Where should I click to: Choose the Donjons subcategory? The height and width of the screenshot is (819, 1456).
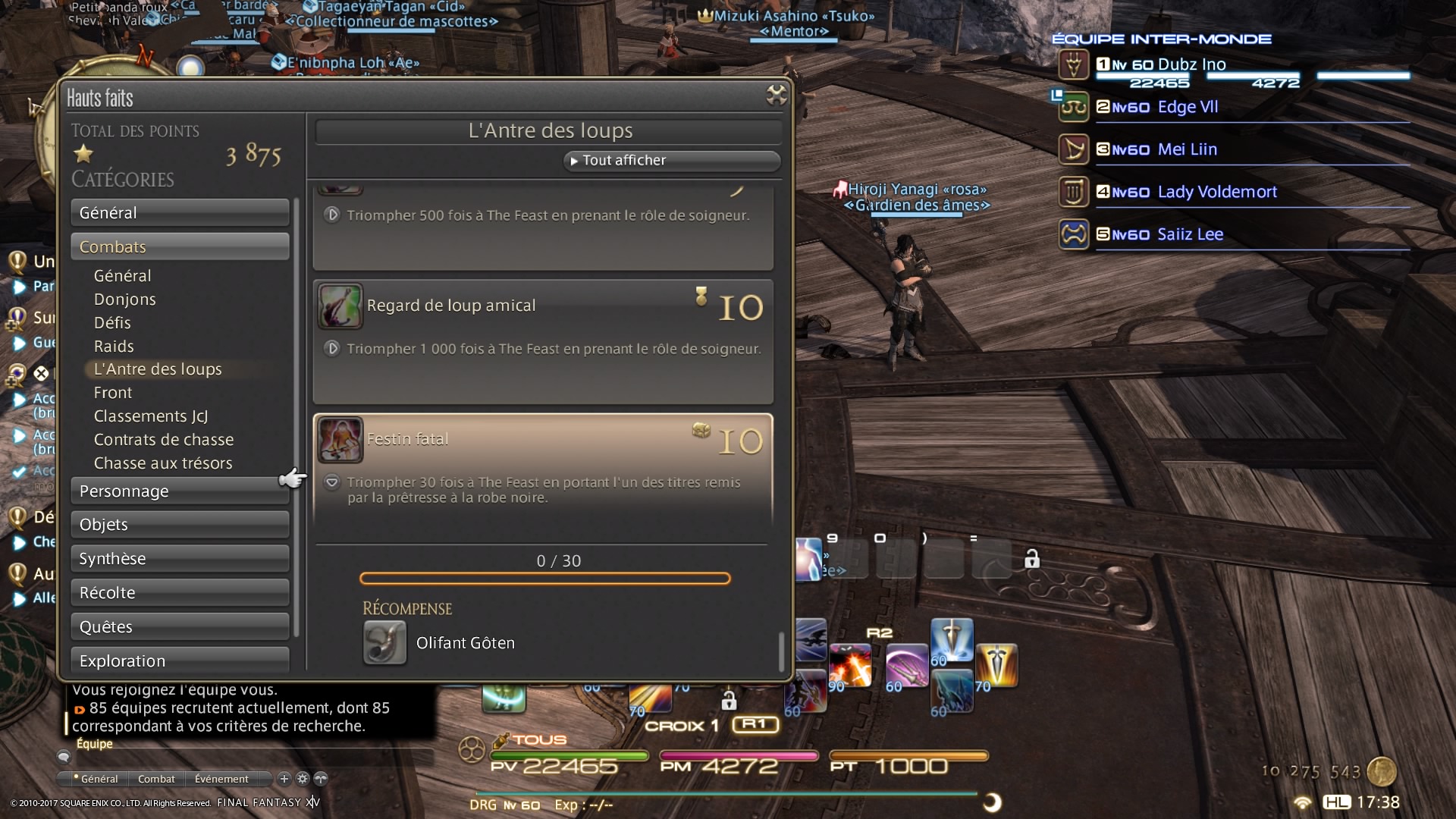[x=125, y=300]
